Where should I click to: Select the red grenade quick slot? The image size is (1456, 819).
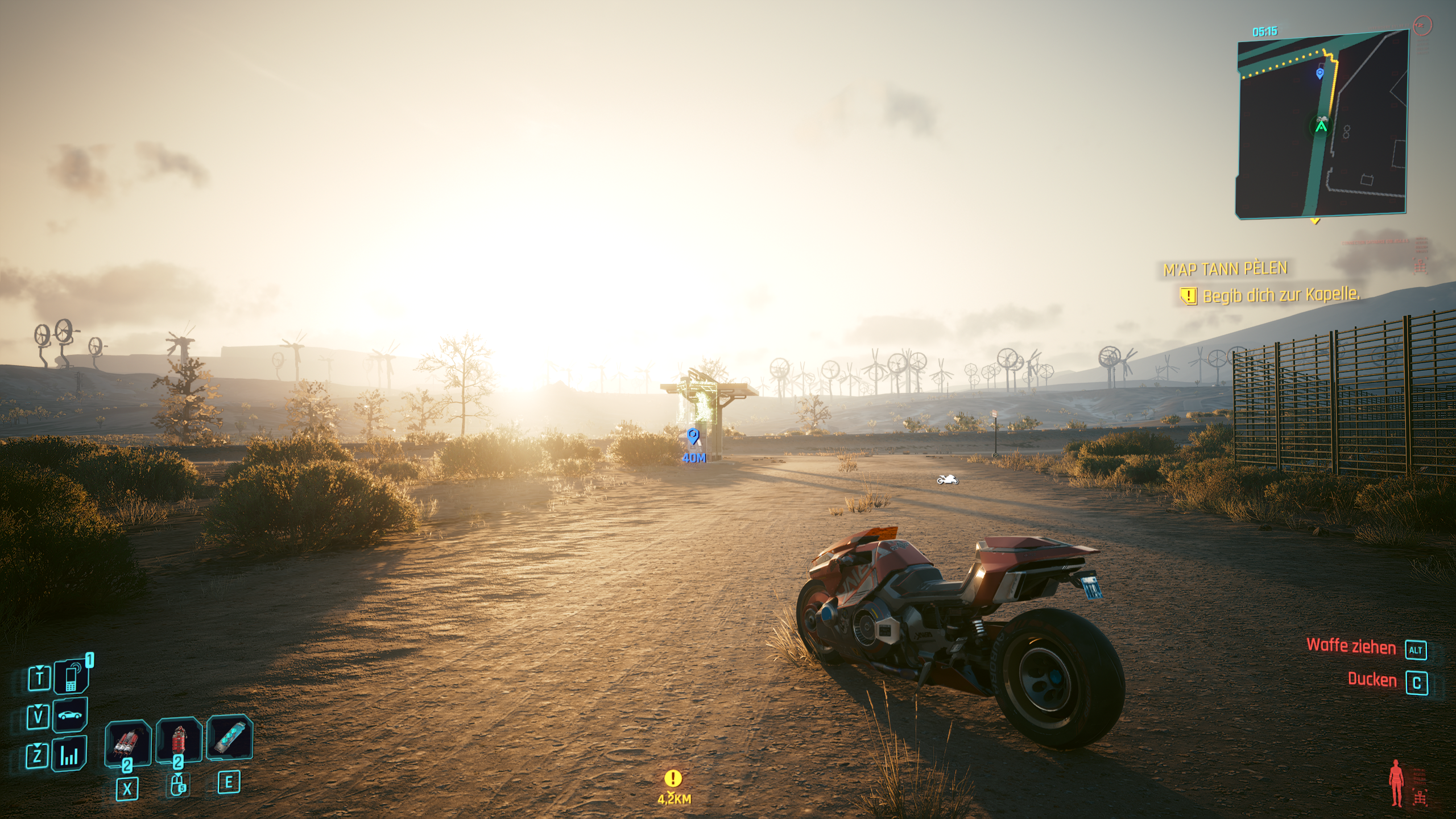179,740
